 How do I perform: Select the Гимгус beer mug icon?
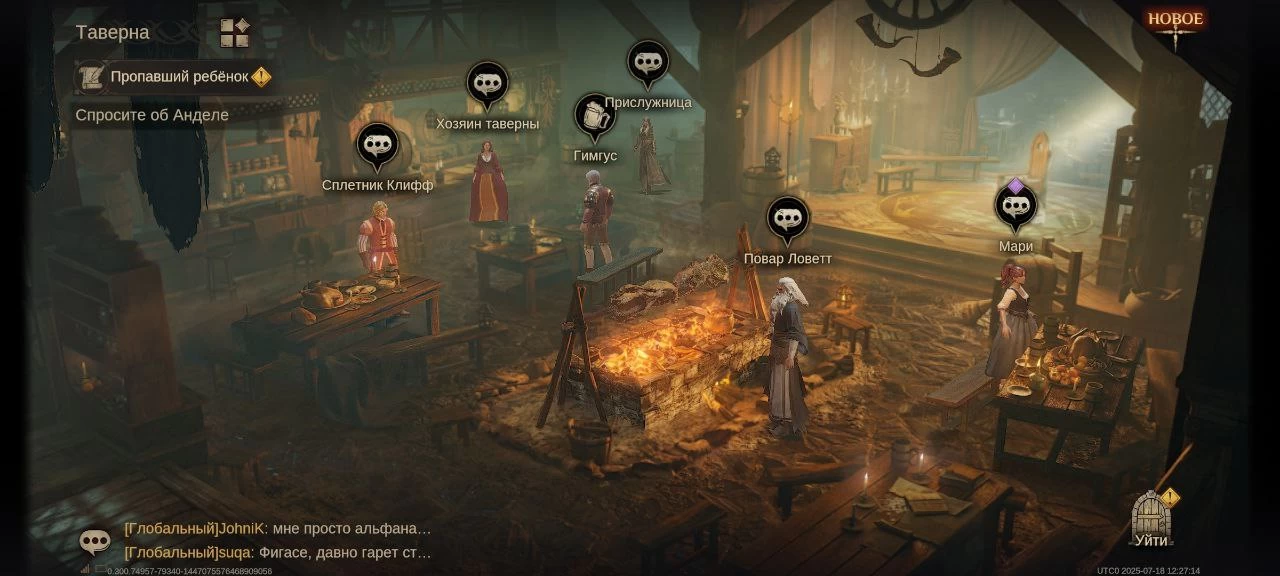[595, 116]
